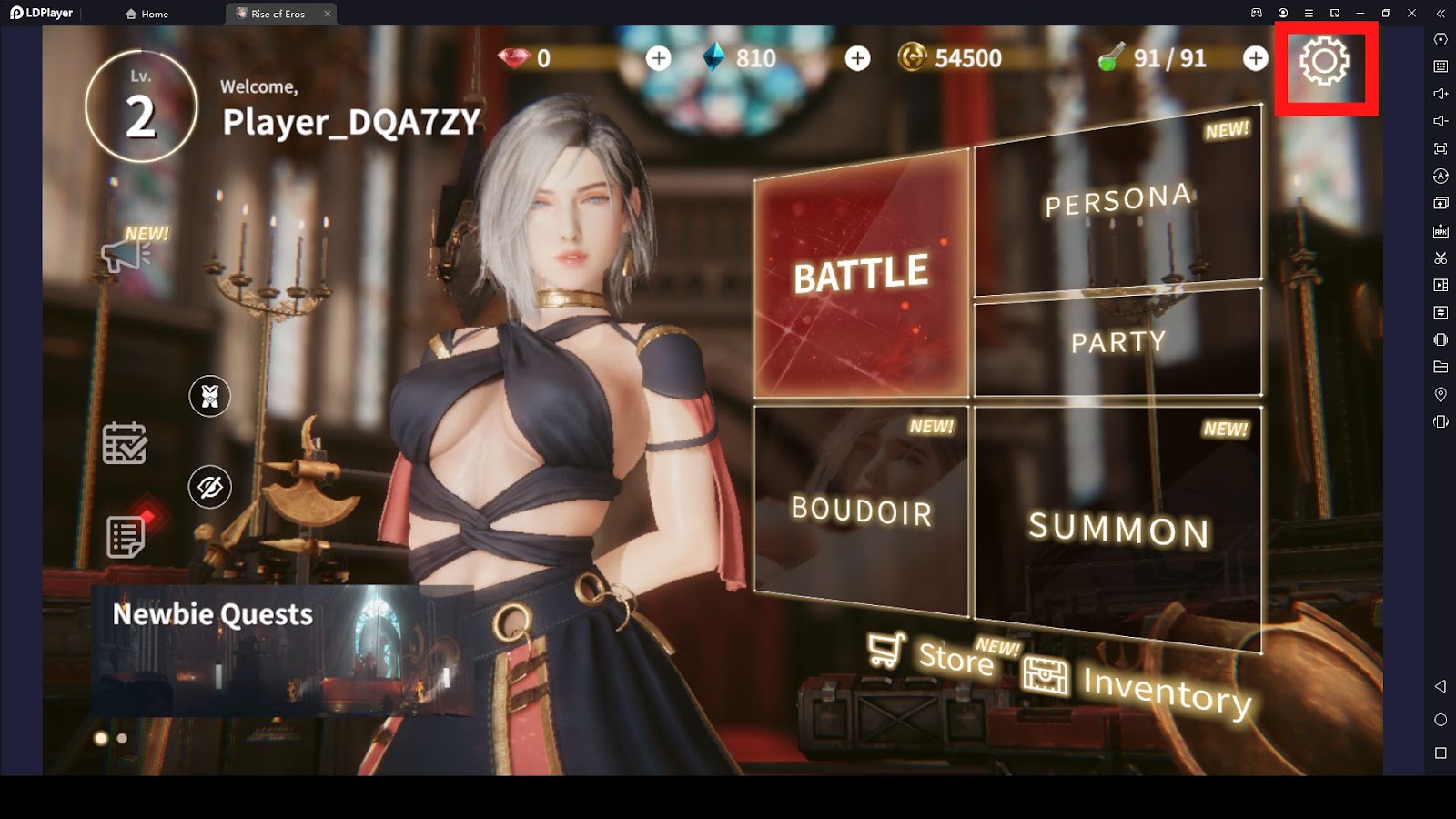Refill green potion stamina with plus button
This screenshot has height=819, width=1456.
1255,58
